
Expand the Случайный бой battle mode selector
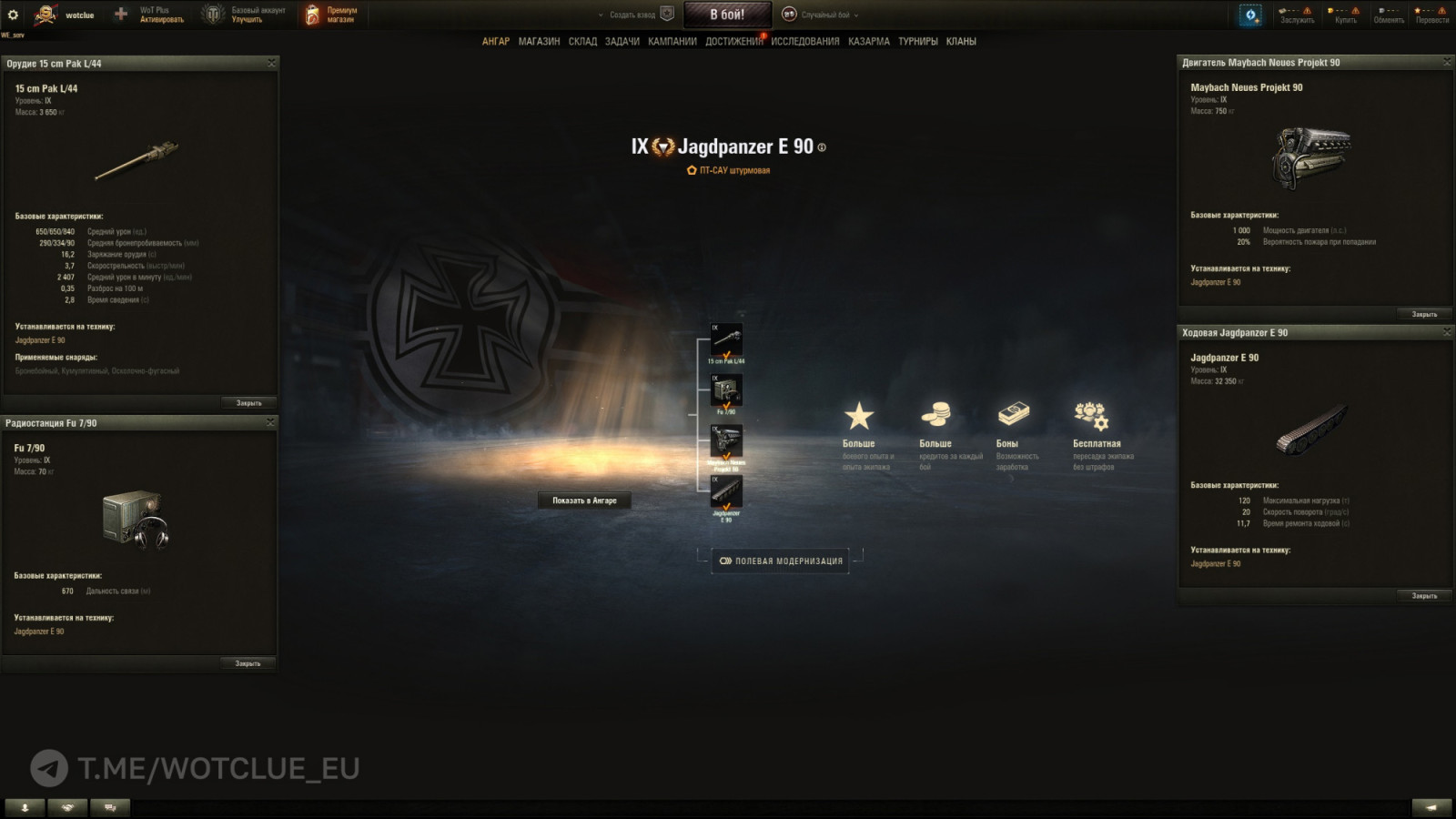pos(828,15)
